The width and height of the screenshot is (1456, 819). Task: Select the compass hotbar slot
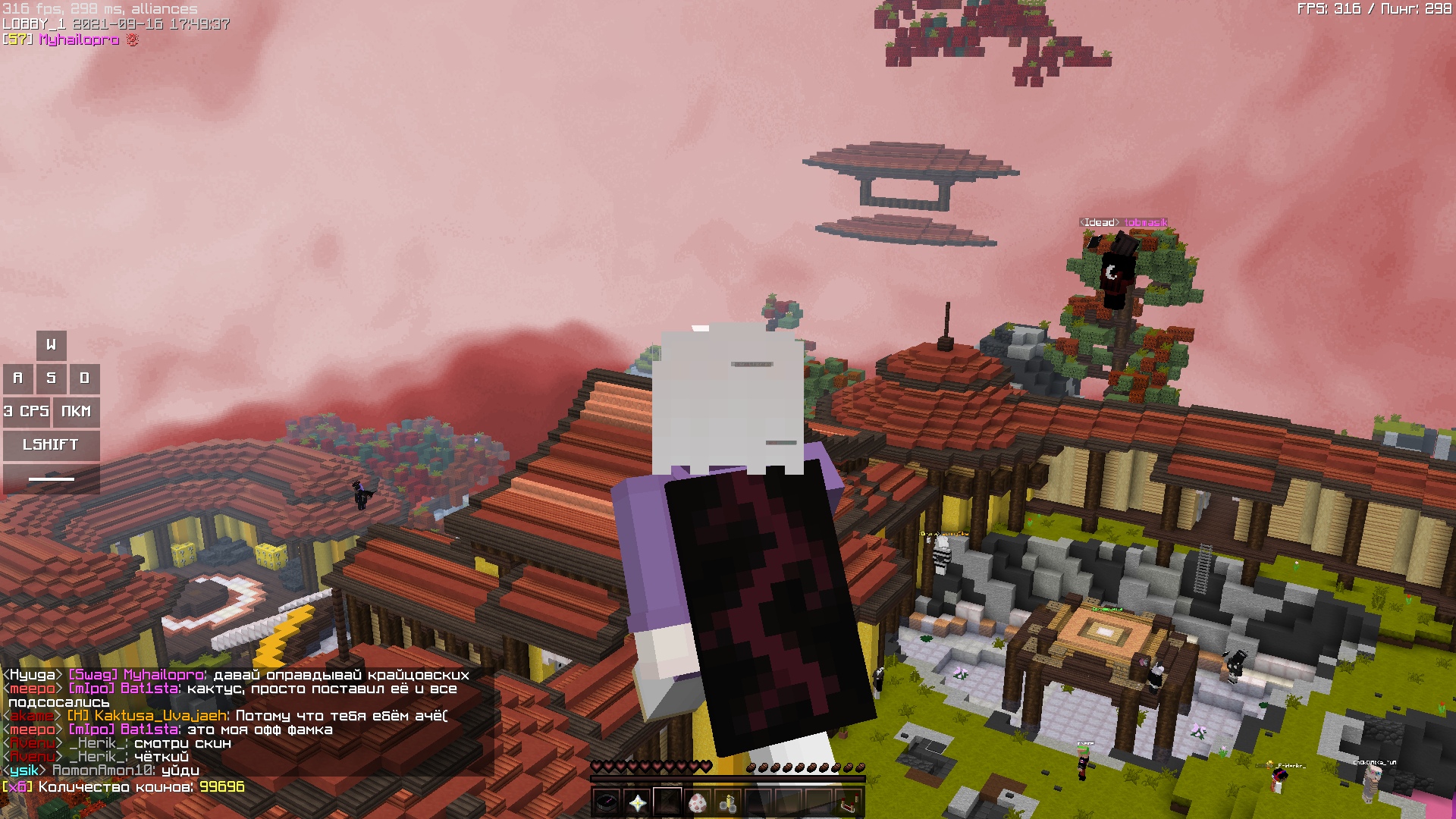point(607,802)
